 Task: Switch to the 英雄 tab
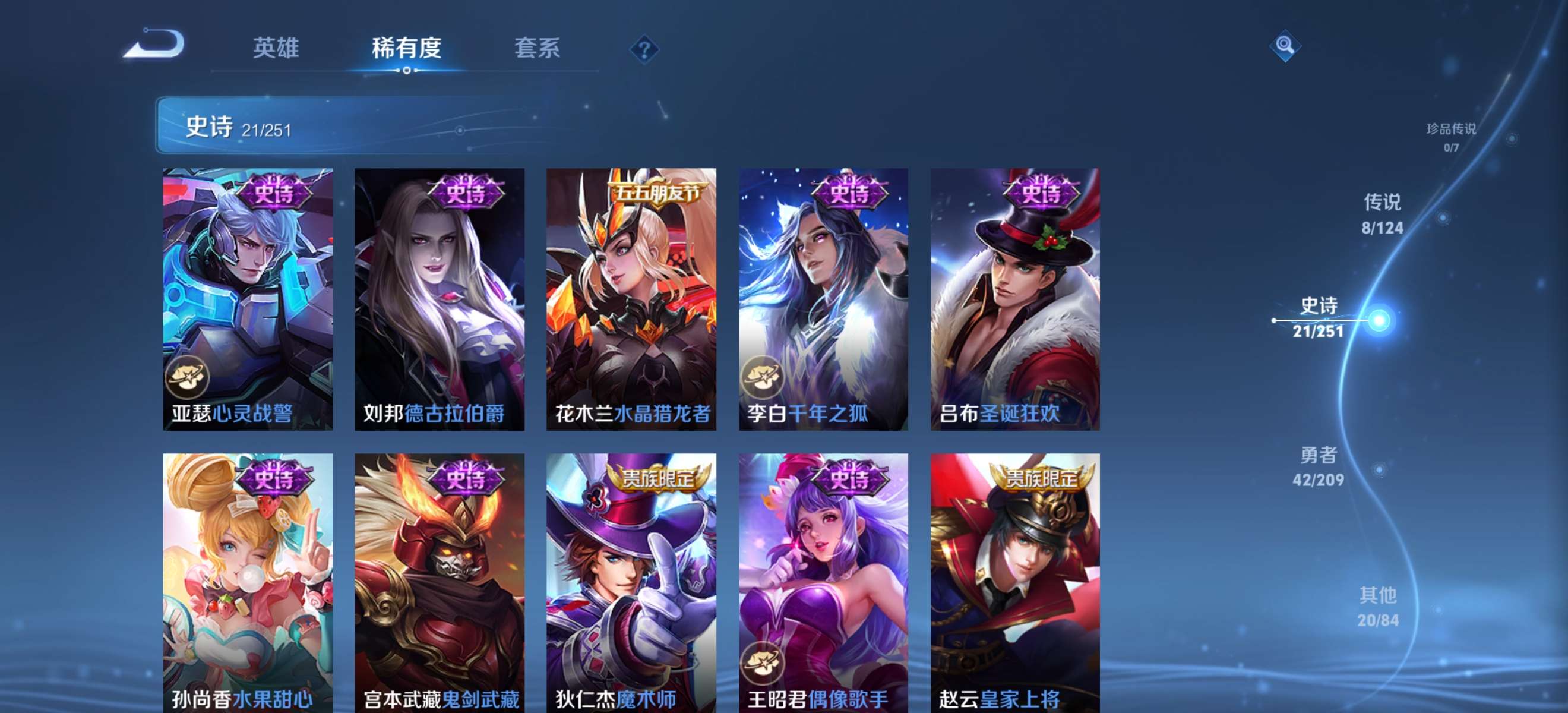point(277,48)
